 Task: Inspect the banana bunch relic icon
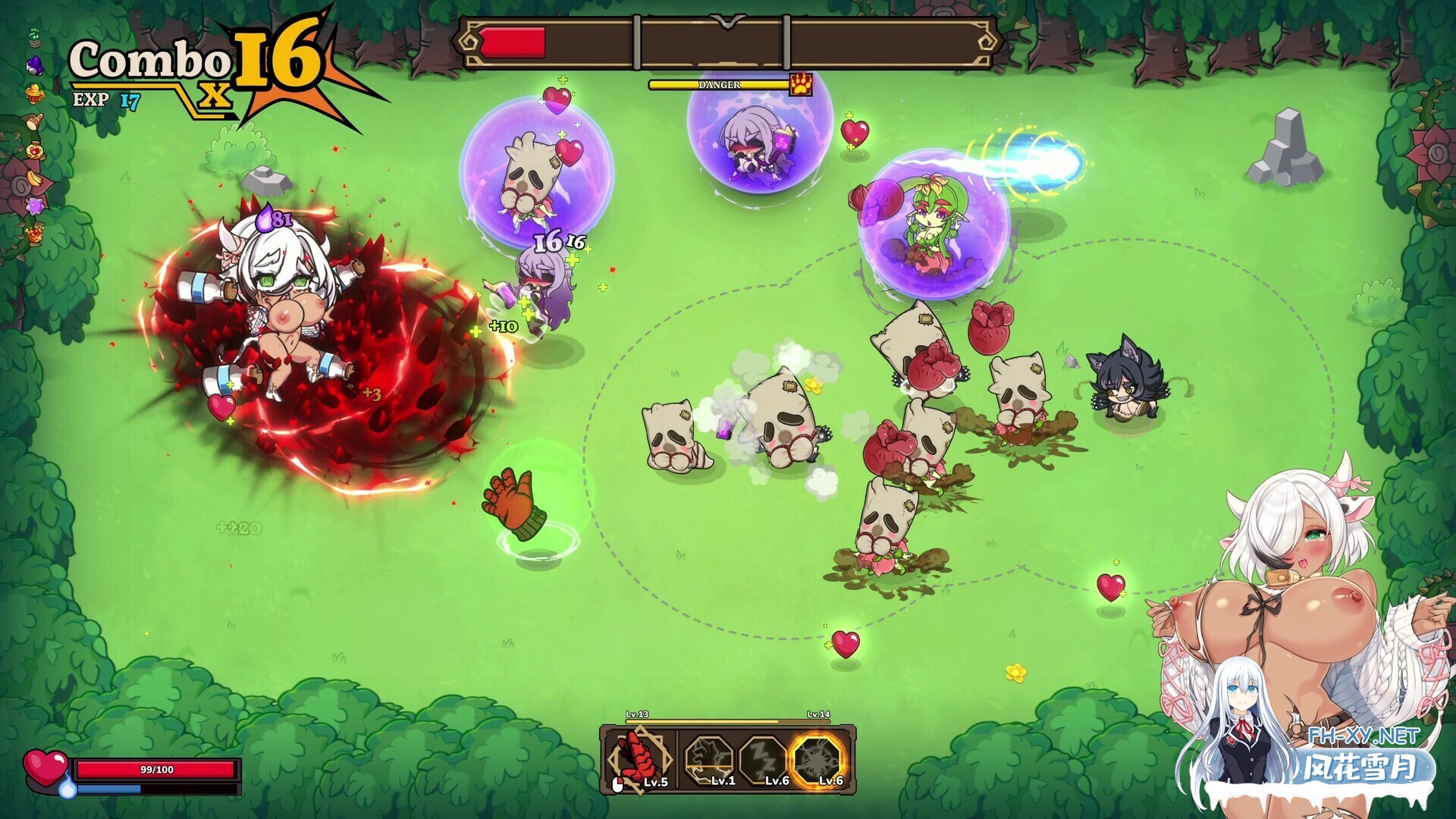click(35, 179)
